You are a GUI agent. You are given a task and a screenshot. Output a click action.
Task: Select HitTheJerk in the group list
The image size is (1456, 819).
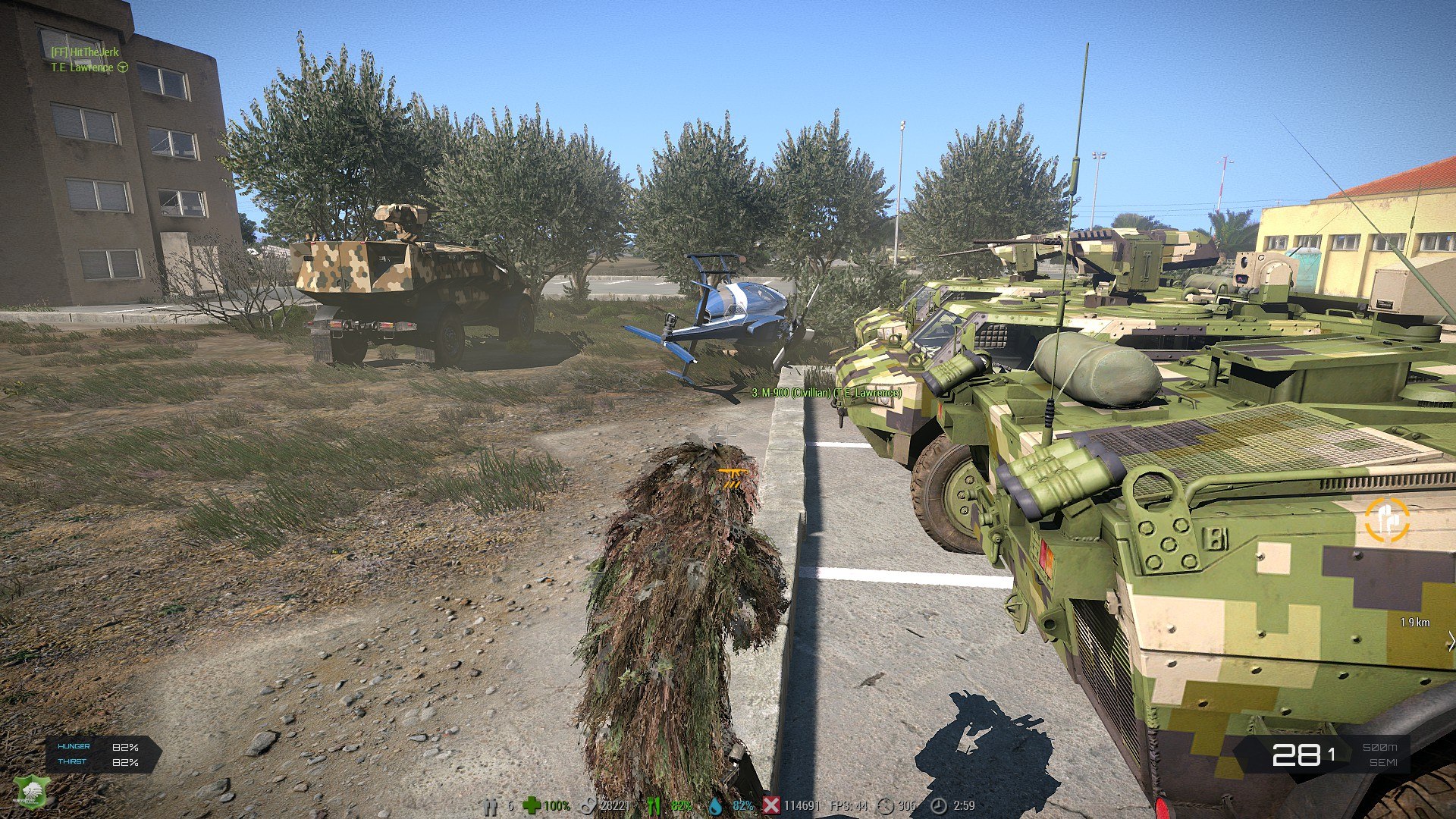[x=85, y=52]
